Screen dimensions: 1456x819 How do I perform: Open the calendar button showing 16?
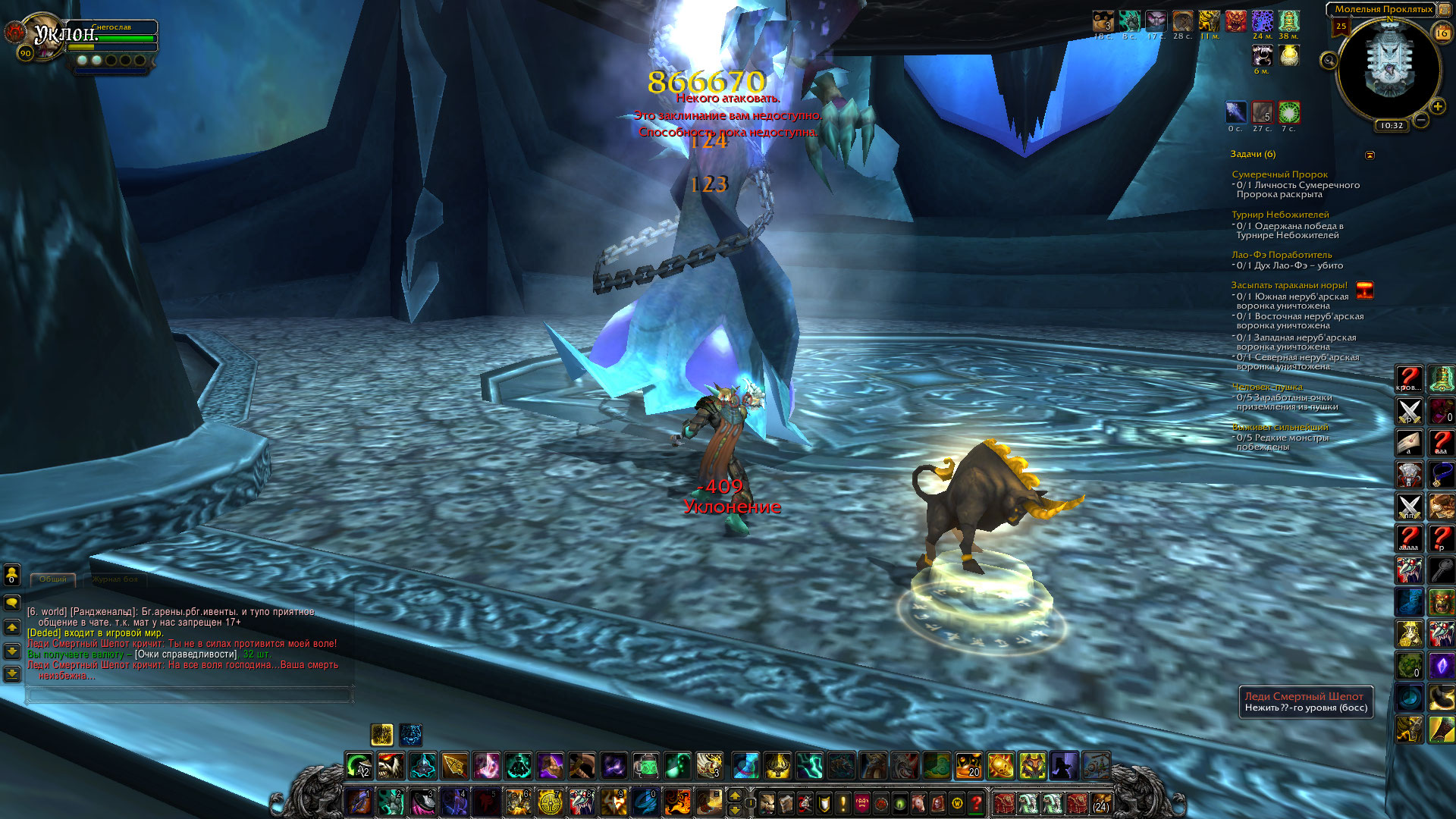(1442, 33)
